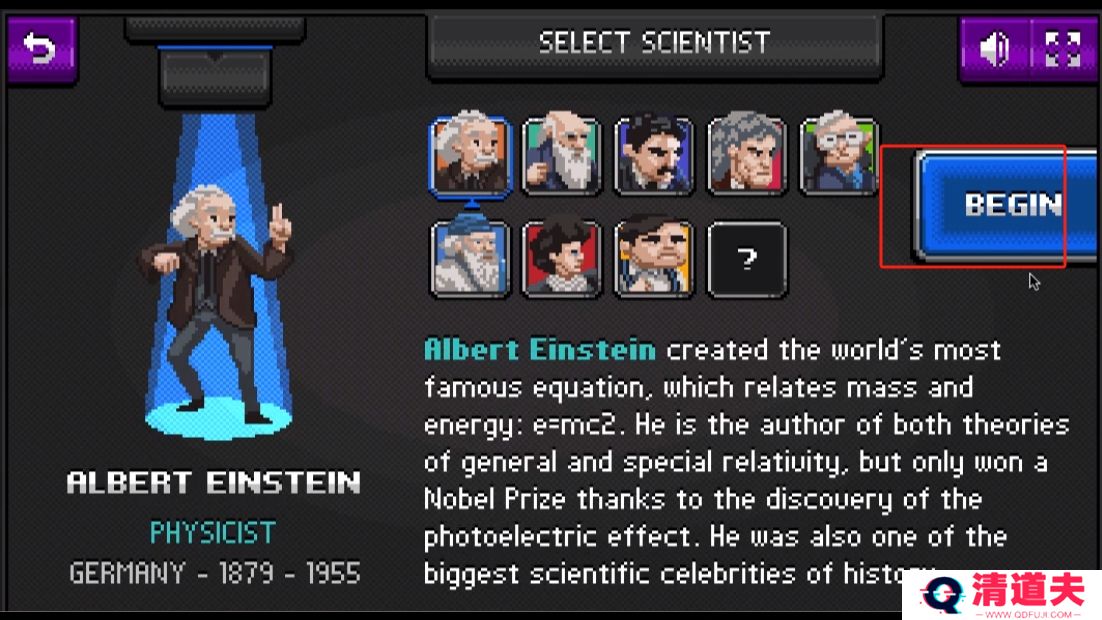
Task: Select the Albert Einstein portrait
Action: (470, 156)
